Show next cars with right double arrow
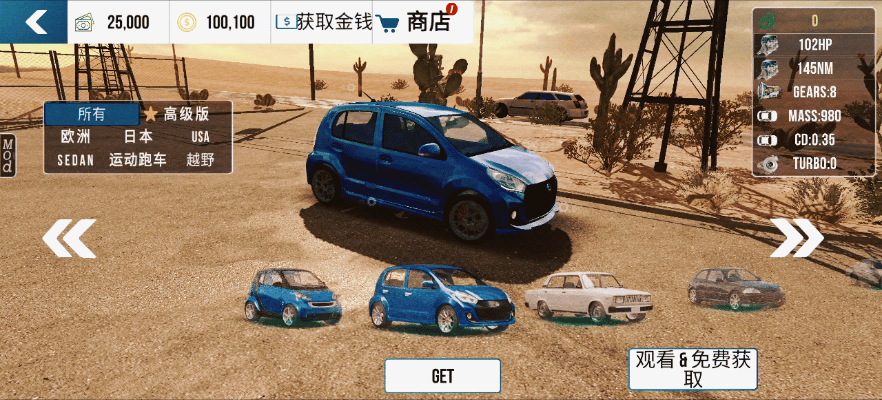This screenshot has width=882, height=400. pyautogui.click(x=796, y=238)
